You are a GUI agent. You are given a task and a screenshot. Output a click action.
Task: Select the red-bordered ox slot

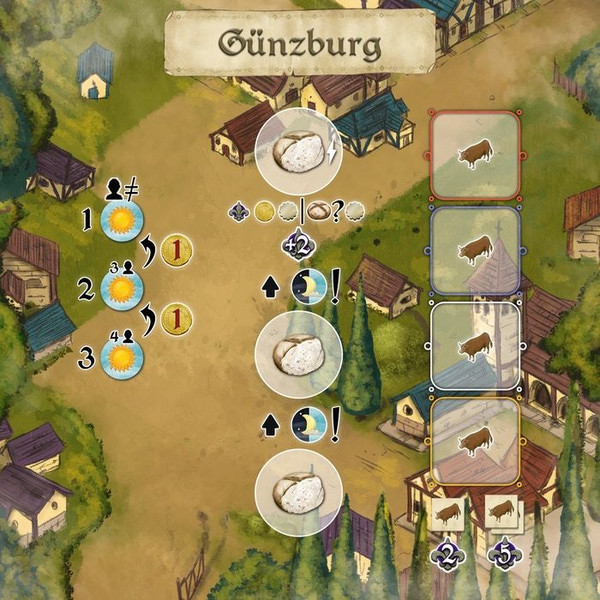click(x=475, y=155)
